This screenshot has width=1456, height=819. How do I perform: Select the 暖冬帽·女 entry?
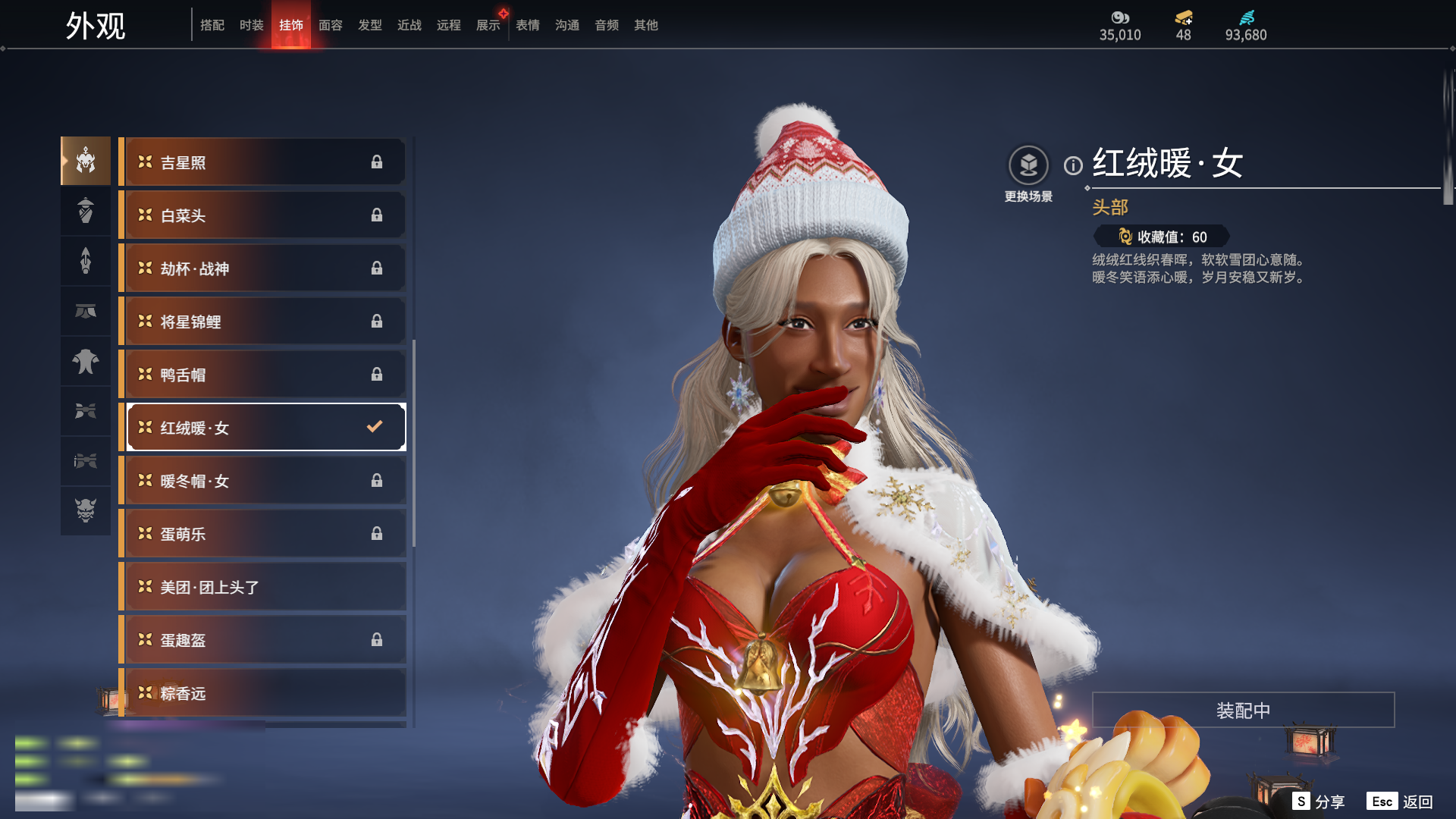click(x=262, y=481)
